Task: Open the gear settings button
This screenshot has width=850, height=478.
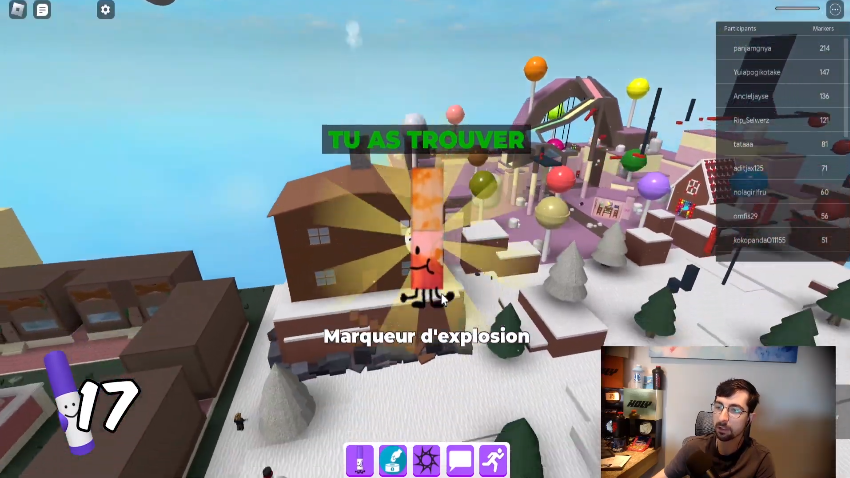Action: click(106, 10)
